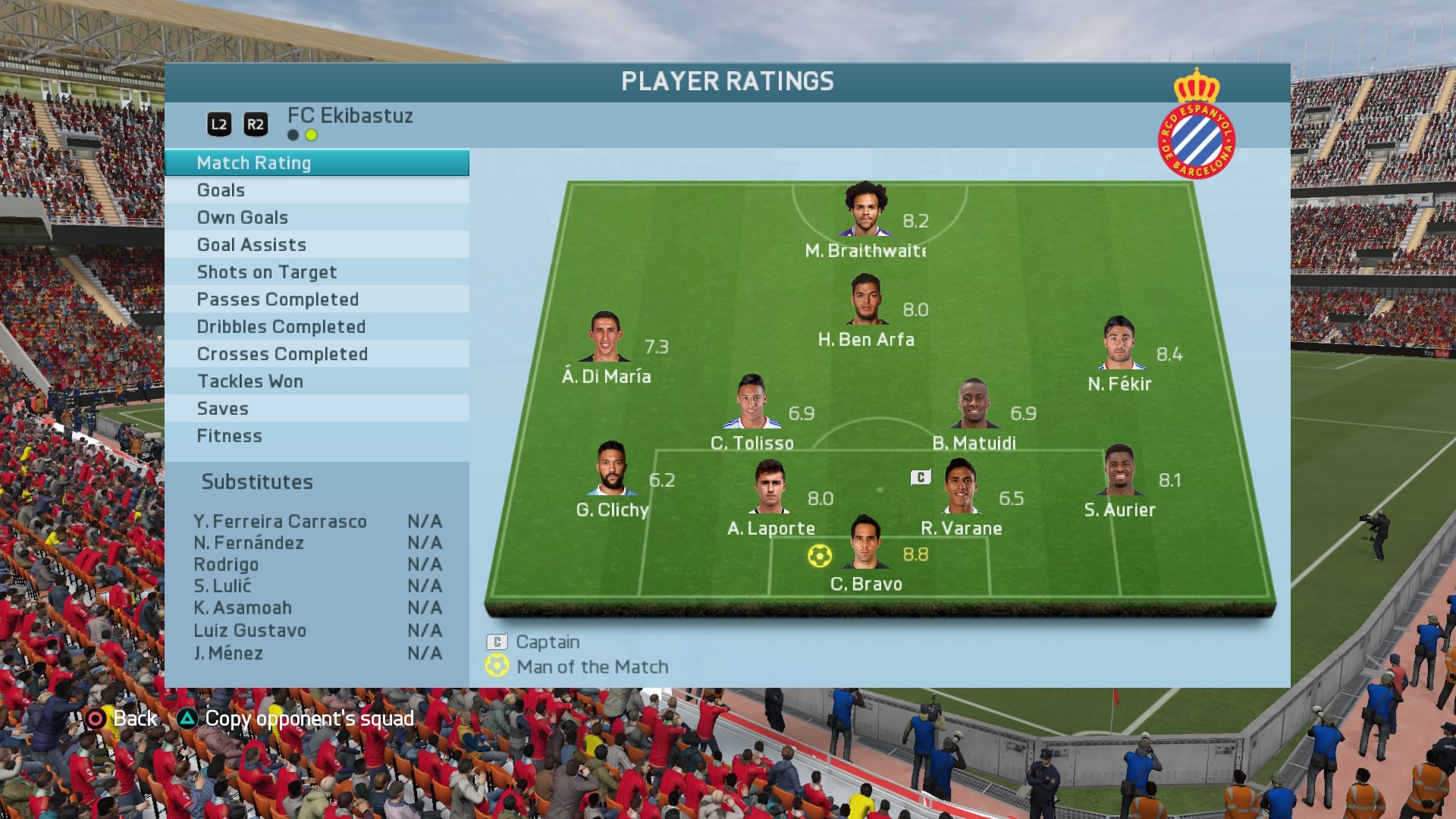Click R. Varane's captain portrait
This screenshot has height=819, width=1456.
click(x=960, y=487)
